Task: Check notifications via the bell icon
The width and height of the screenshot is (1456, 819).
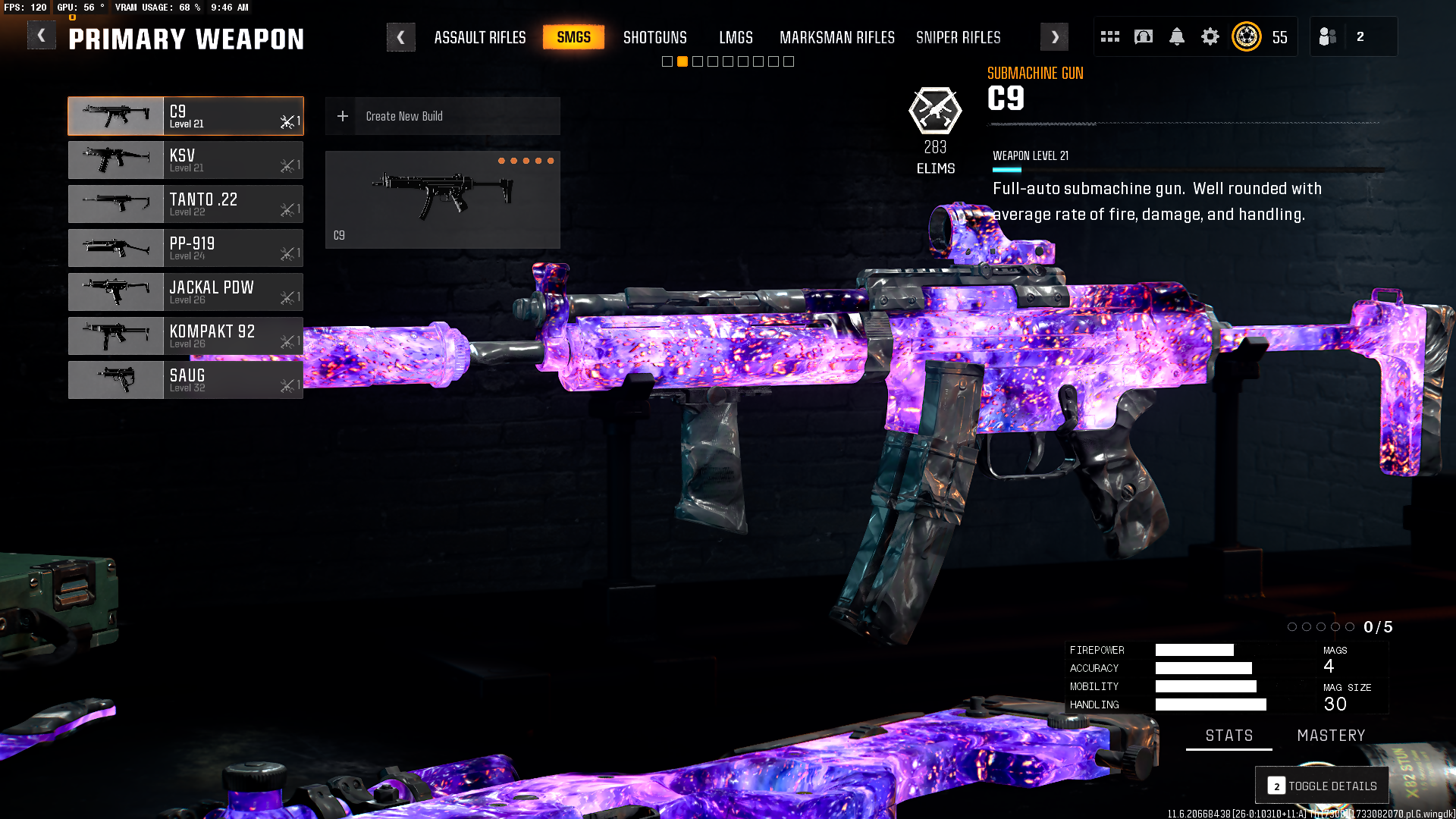Action: coord(1176,36)
